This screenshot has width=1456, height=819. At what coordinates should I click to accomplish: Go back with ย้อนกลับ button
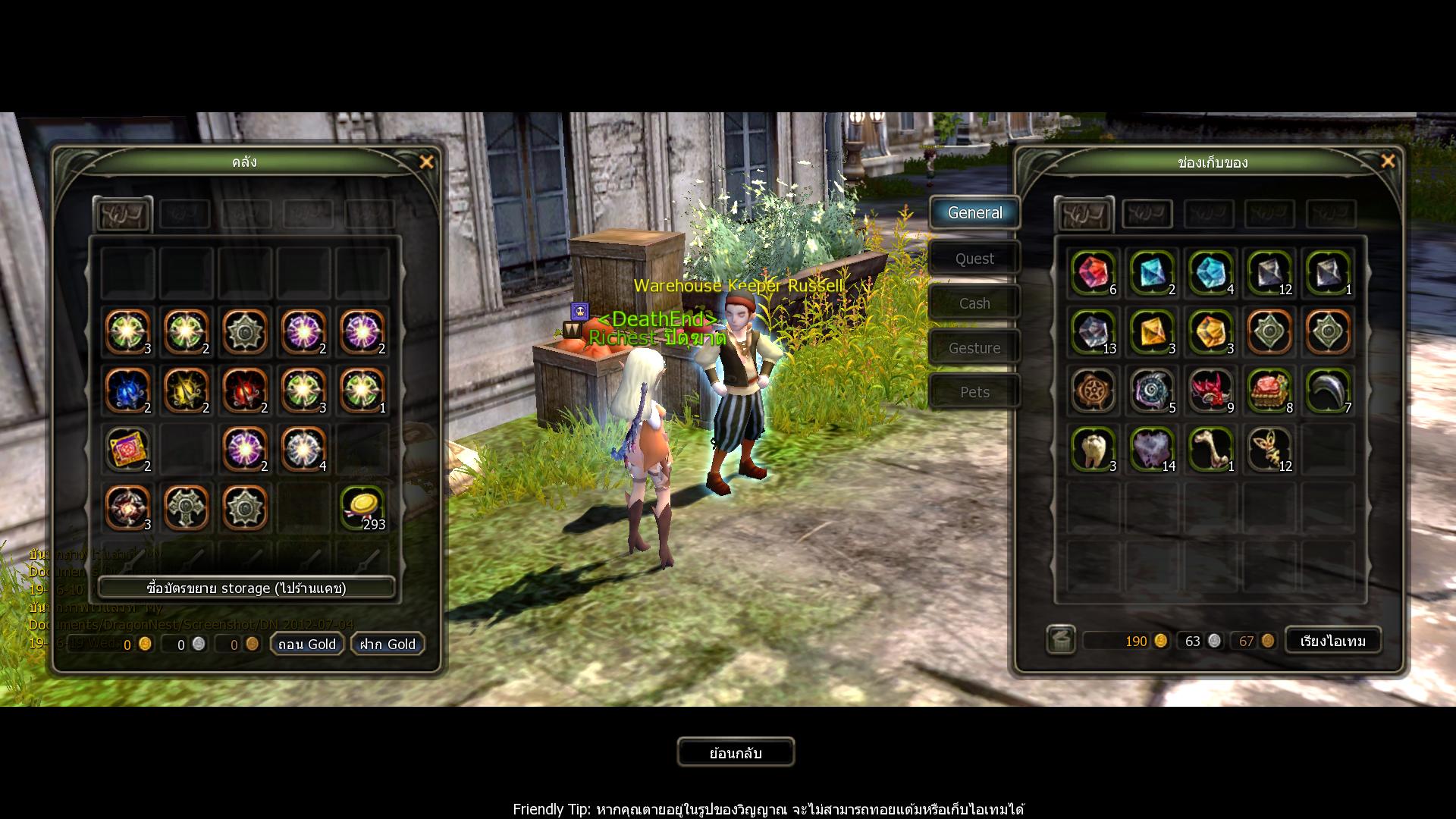click(736, 752)
